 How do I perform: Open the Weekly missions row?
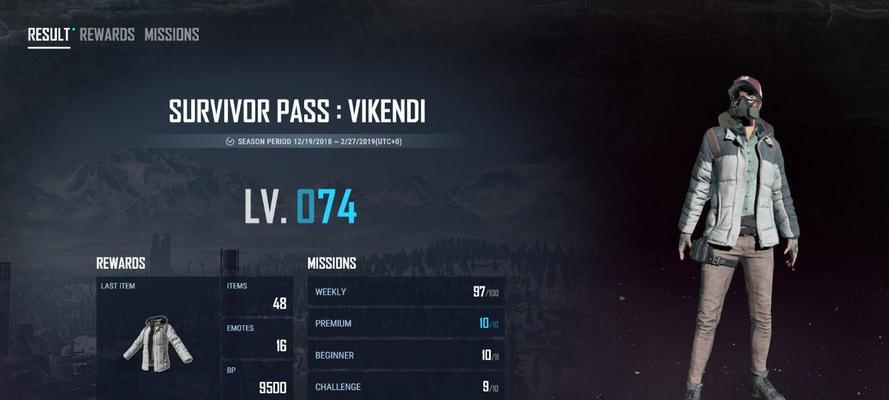coord(405,292)
